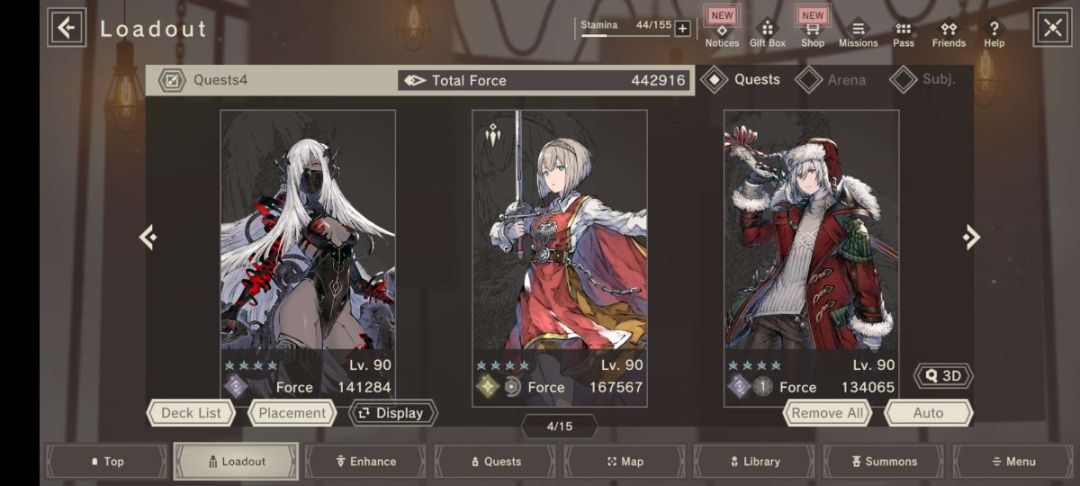Open the Pass screen
This screenshot has height=486, width=1080.
[903, 34]
